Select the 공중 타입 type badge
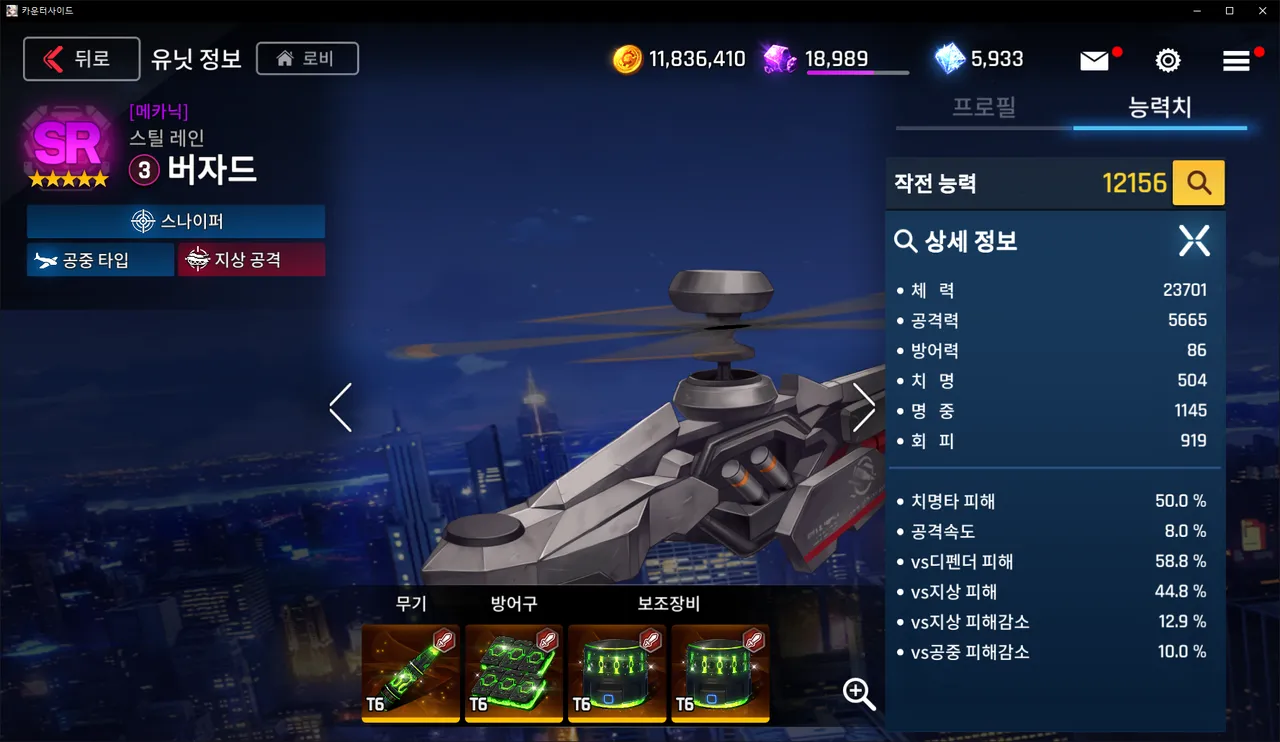 coord(100,259)
